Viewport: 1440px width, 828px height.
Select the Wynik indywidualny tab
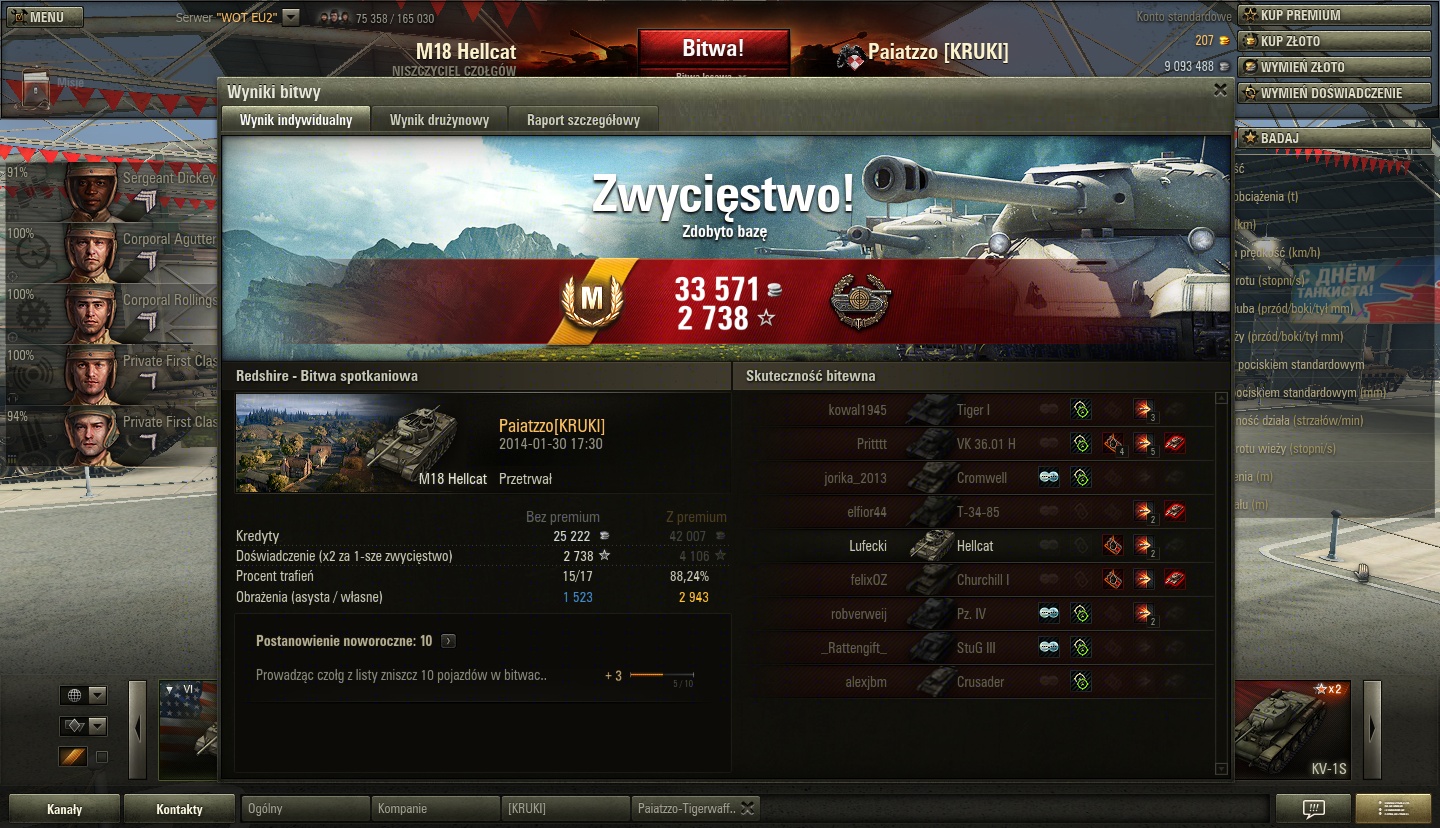(x=296, y=120)
